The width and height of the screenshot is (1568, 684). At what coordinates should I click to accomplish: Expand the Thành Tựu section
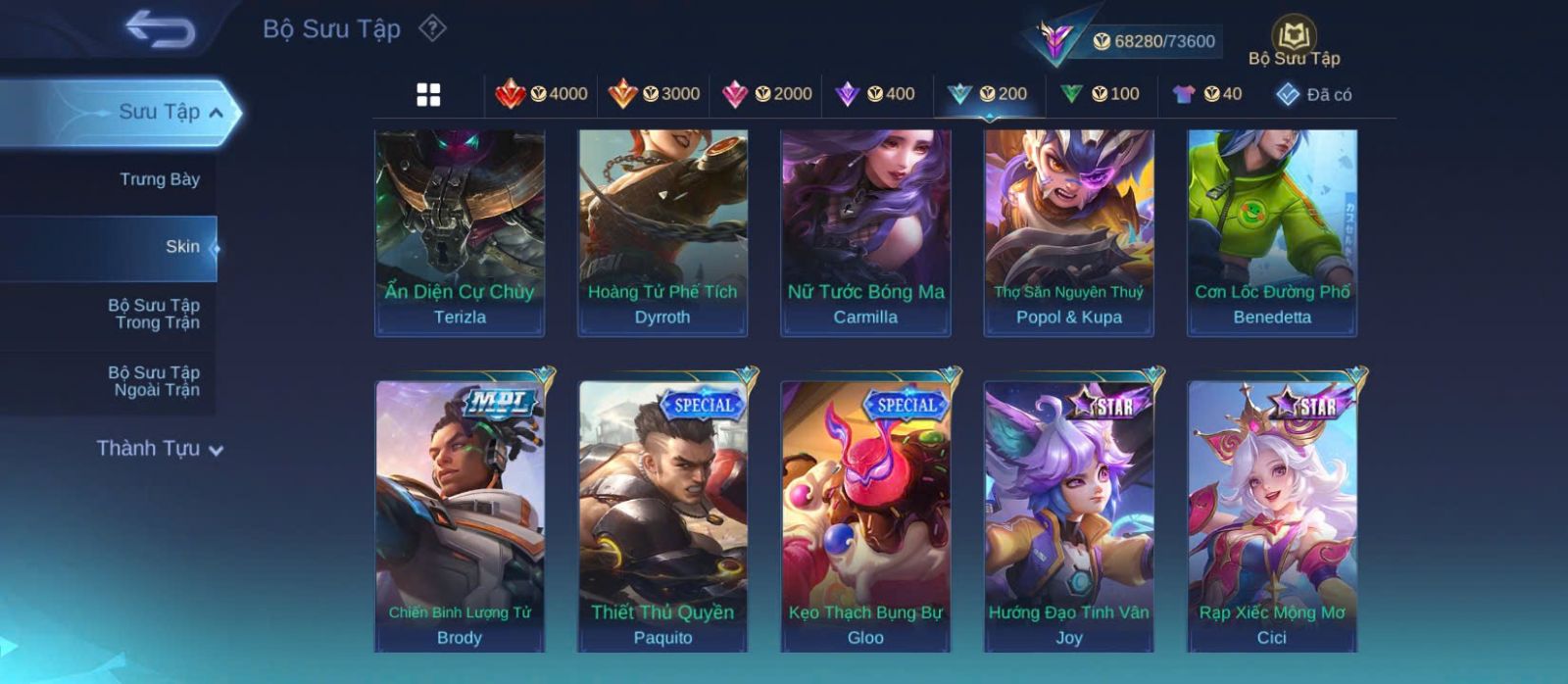tap(161, 449)
